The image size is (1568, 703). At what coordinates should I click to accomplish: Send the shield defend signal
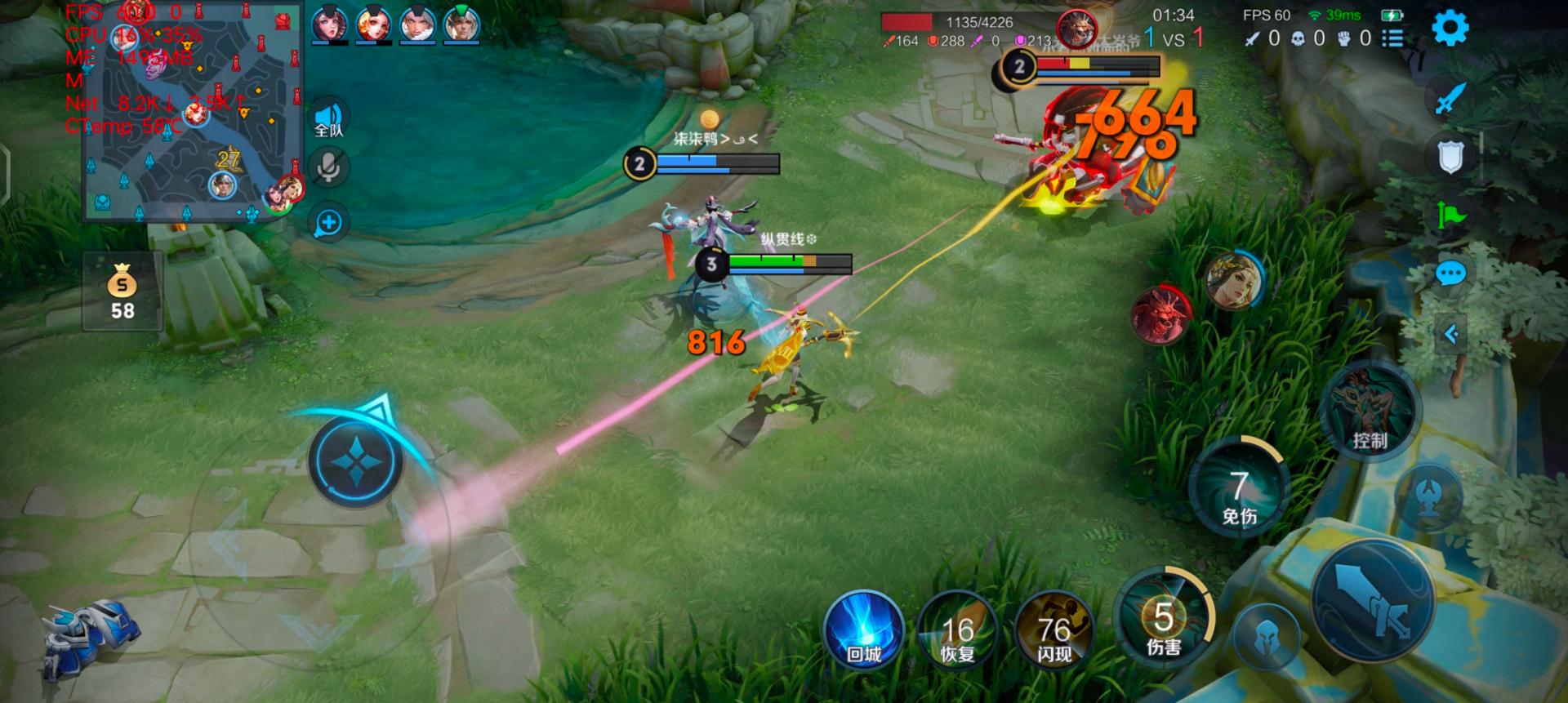pyautogui.click(x=1450, y=157)
